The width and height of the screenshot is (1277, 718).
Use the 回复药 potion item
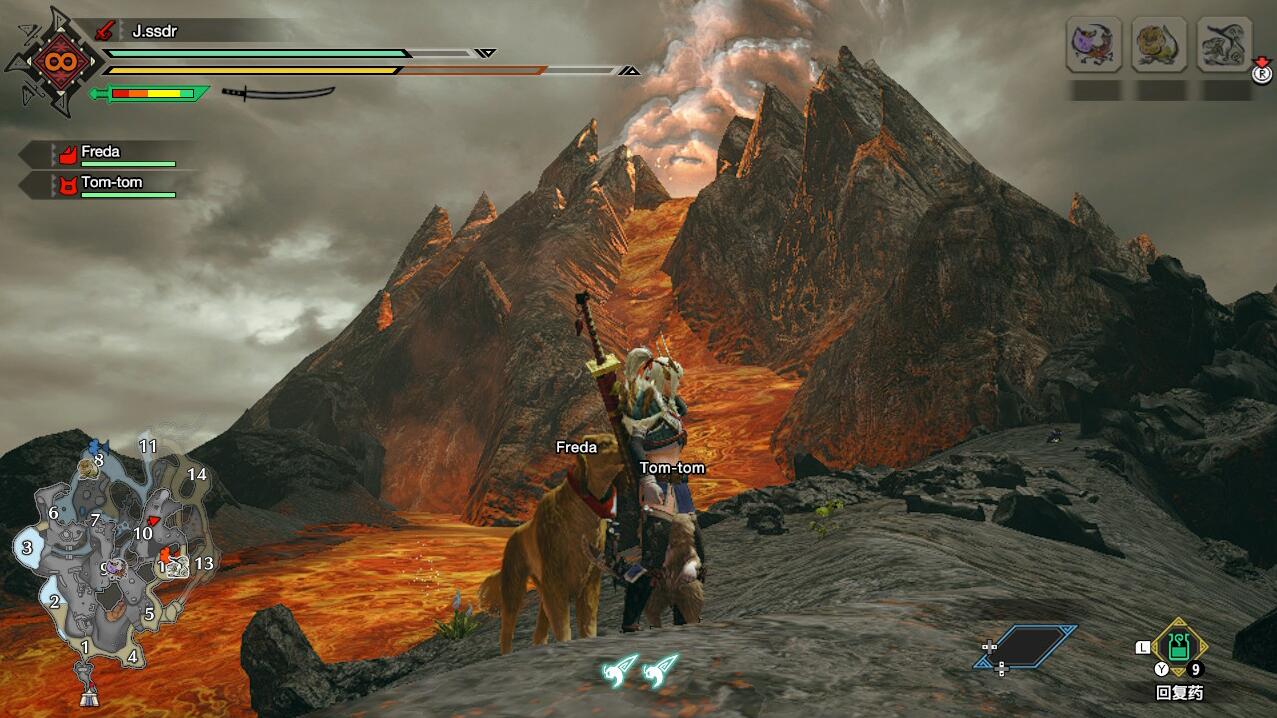coord(1179,647)
